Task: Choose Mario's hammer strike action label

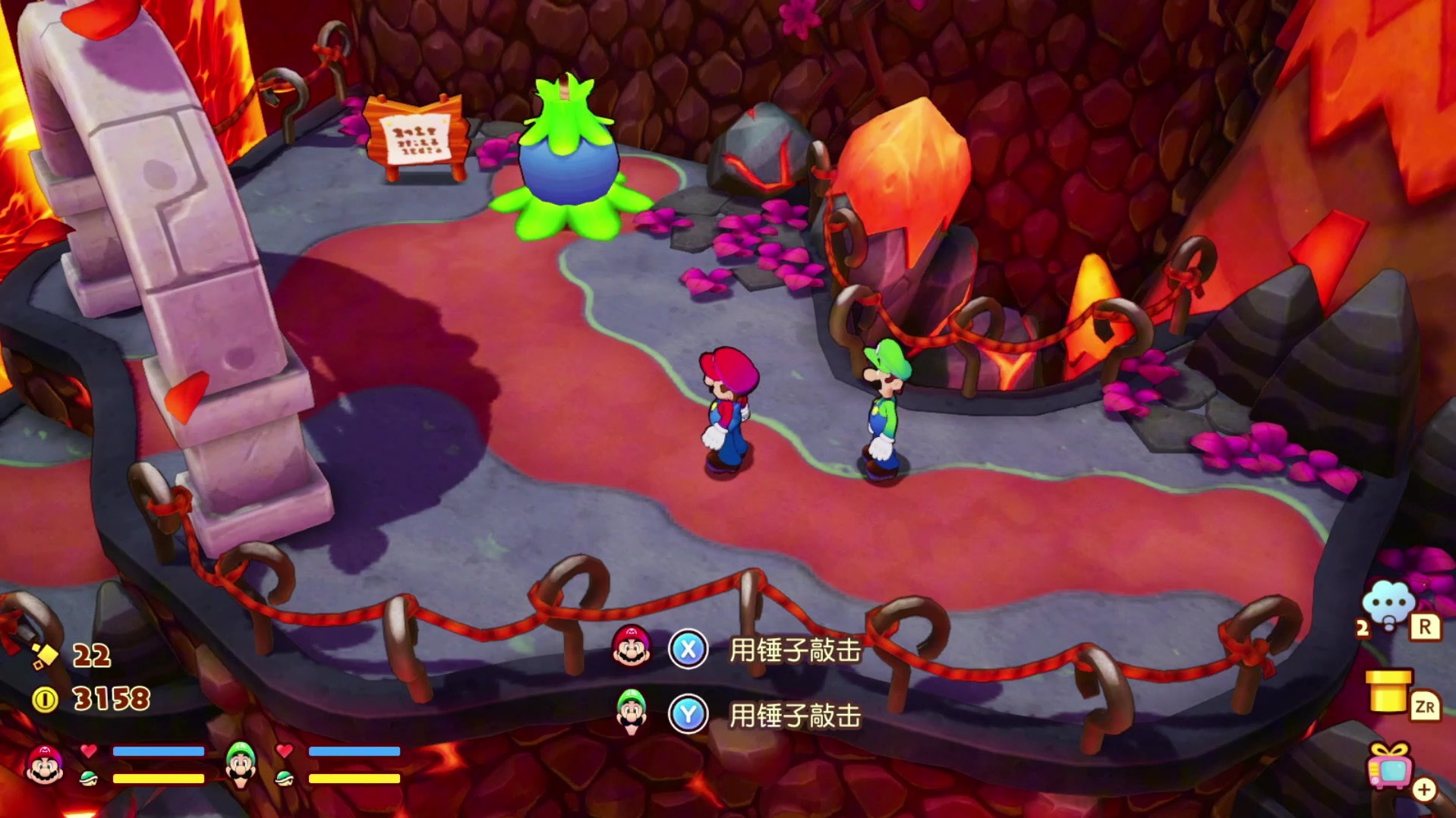Action: coord(795,650)
